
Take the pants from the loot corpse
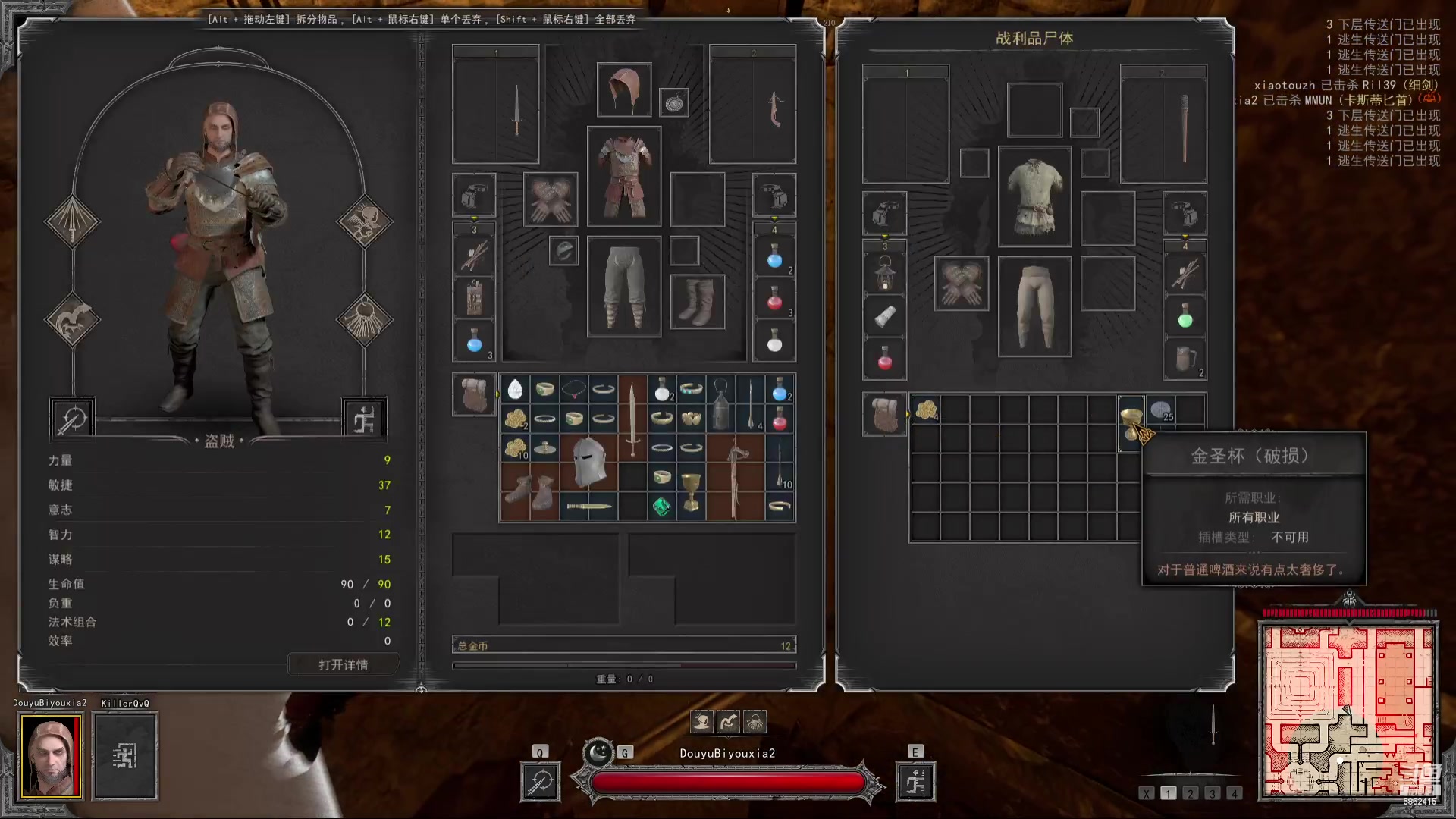pyautogui.click(x=1034, y=306)
